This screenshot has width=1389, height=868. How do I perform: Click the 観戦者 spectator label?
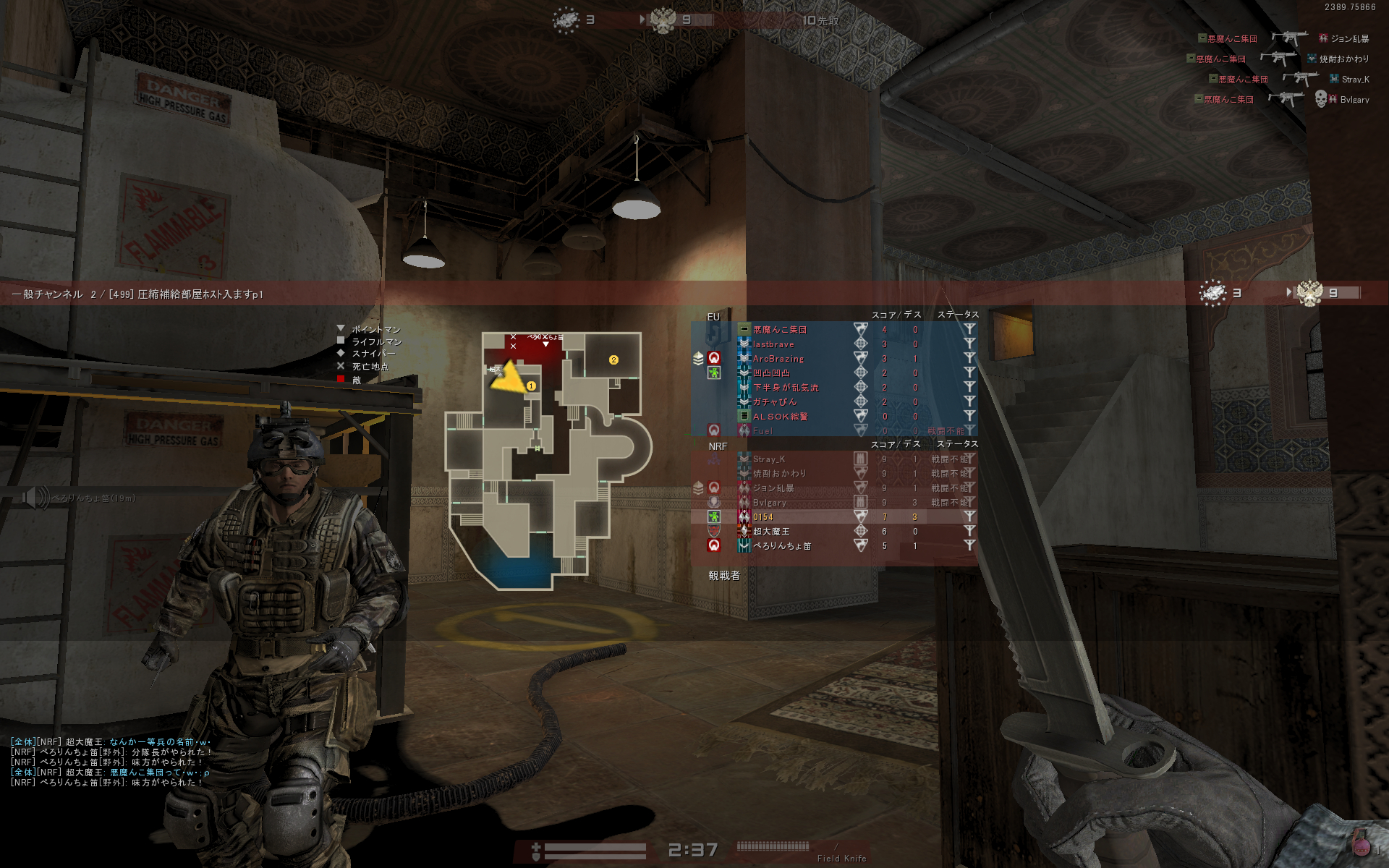pyautogui.click(x=723, y=576)
